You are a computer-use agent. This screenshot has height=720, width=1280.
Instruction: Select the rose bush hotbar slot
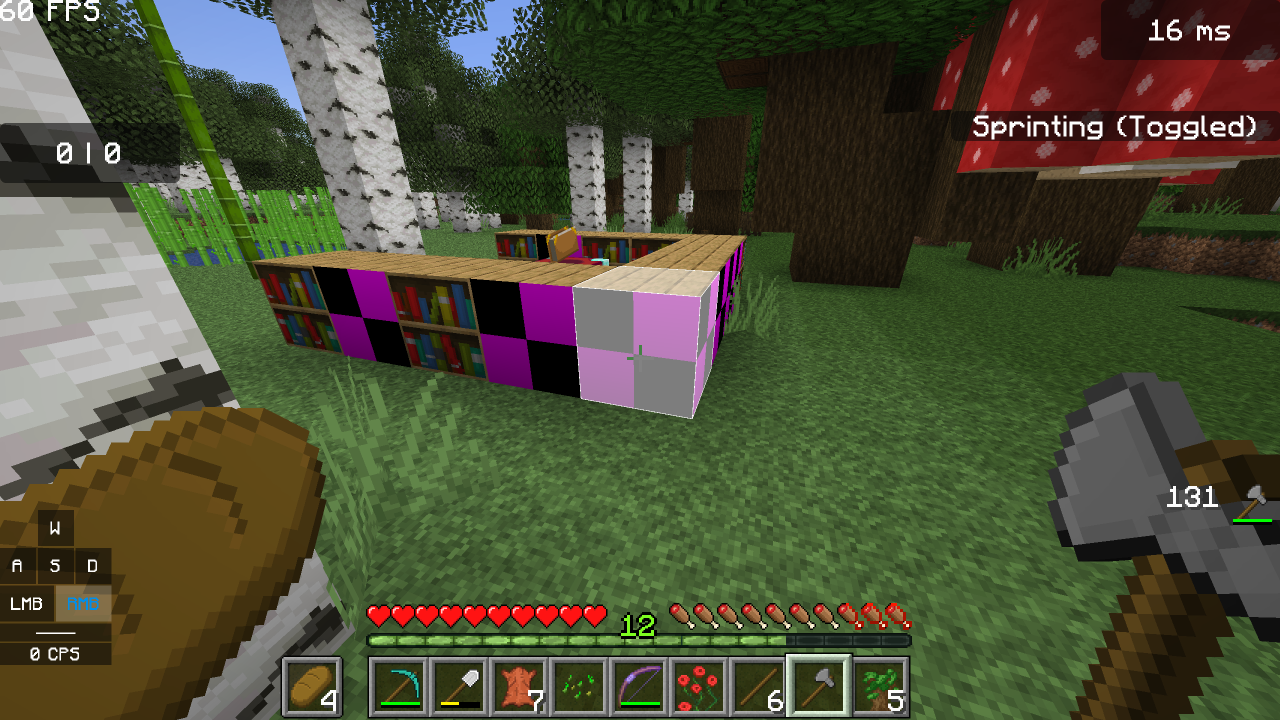[698, 686]
